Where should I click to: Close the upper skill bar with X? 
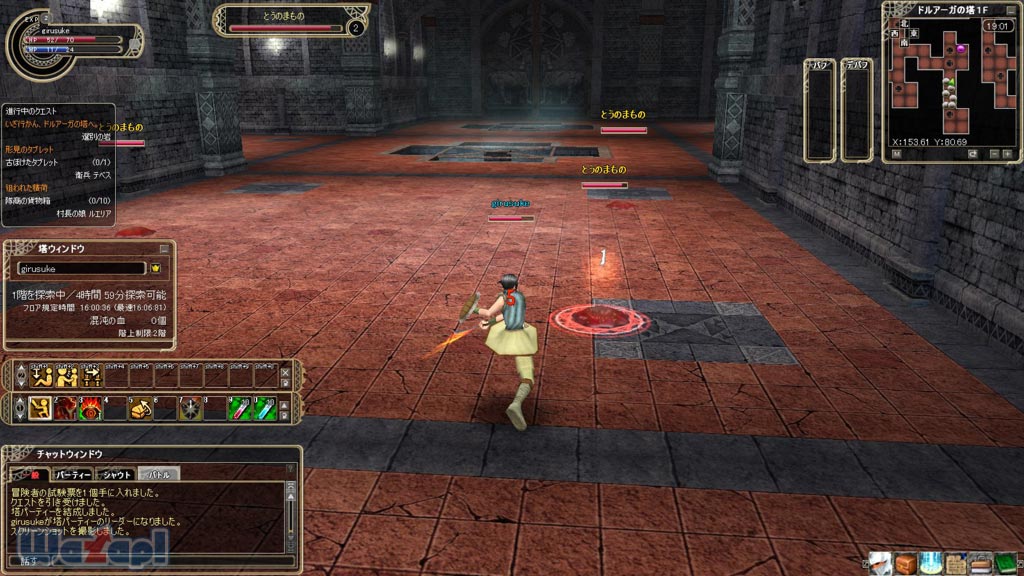(x=285, y=372)
